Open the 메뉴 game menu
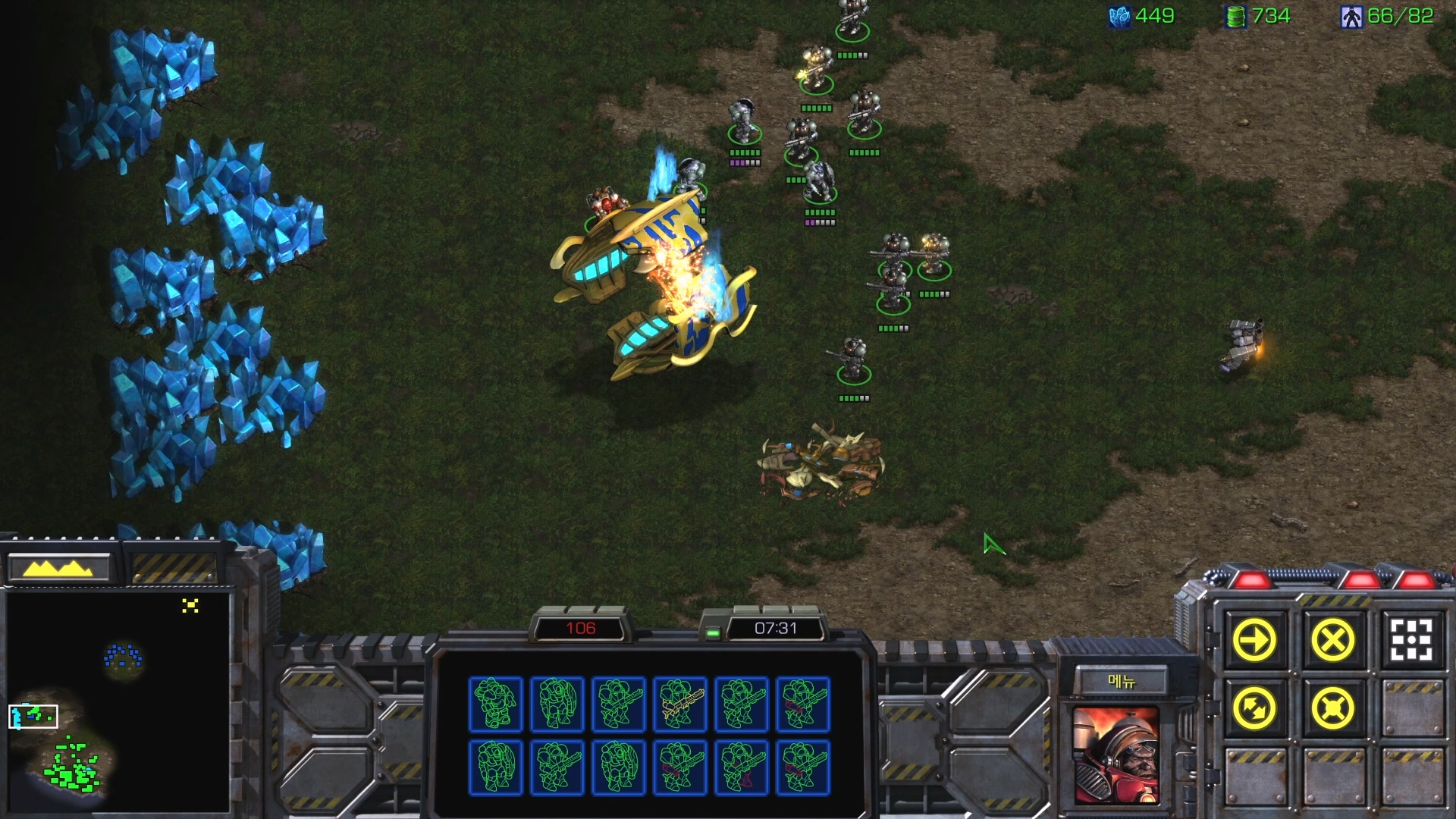The image size is (1456, 819). (x=1122, y=681)
